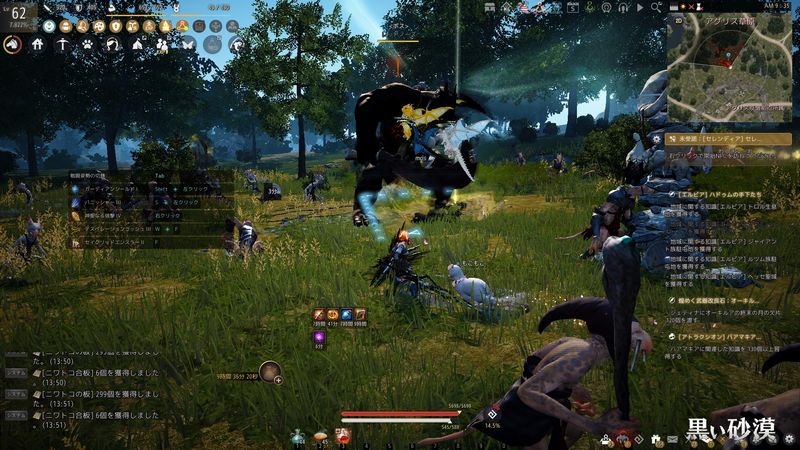This screenshot has width=800, height=450.
Task: Select the Serendia quest notification banner
Action: pyautogui.click(x=728, y=139)
